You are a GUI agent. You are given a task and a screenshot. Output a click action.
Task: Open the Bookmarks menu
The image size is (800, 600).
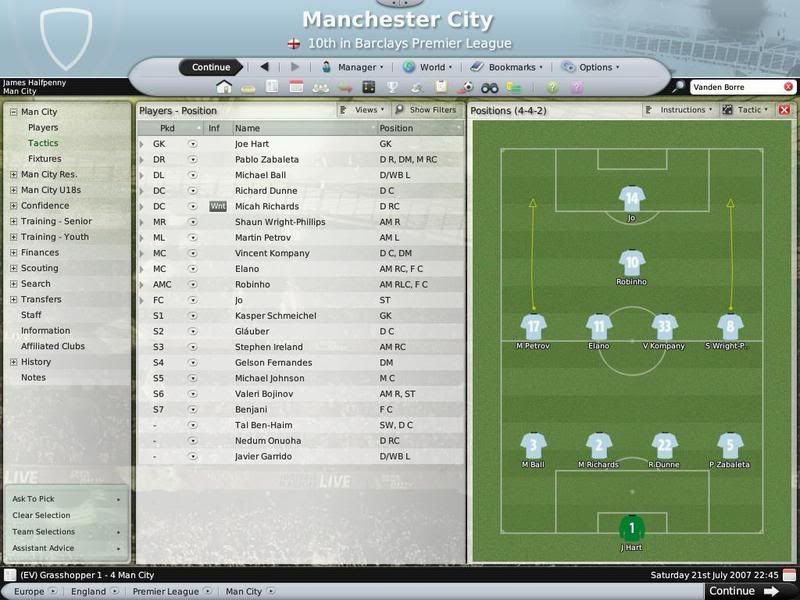(x=510, y=67)
